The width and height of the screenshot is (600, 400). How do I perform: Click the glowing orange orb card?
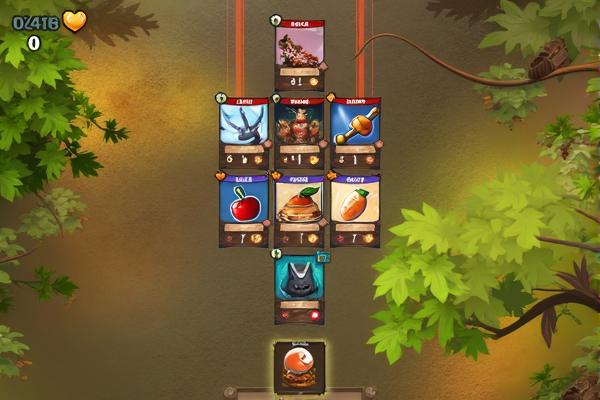tap(299, 366)
